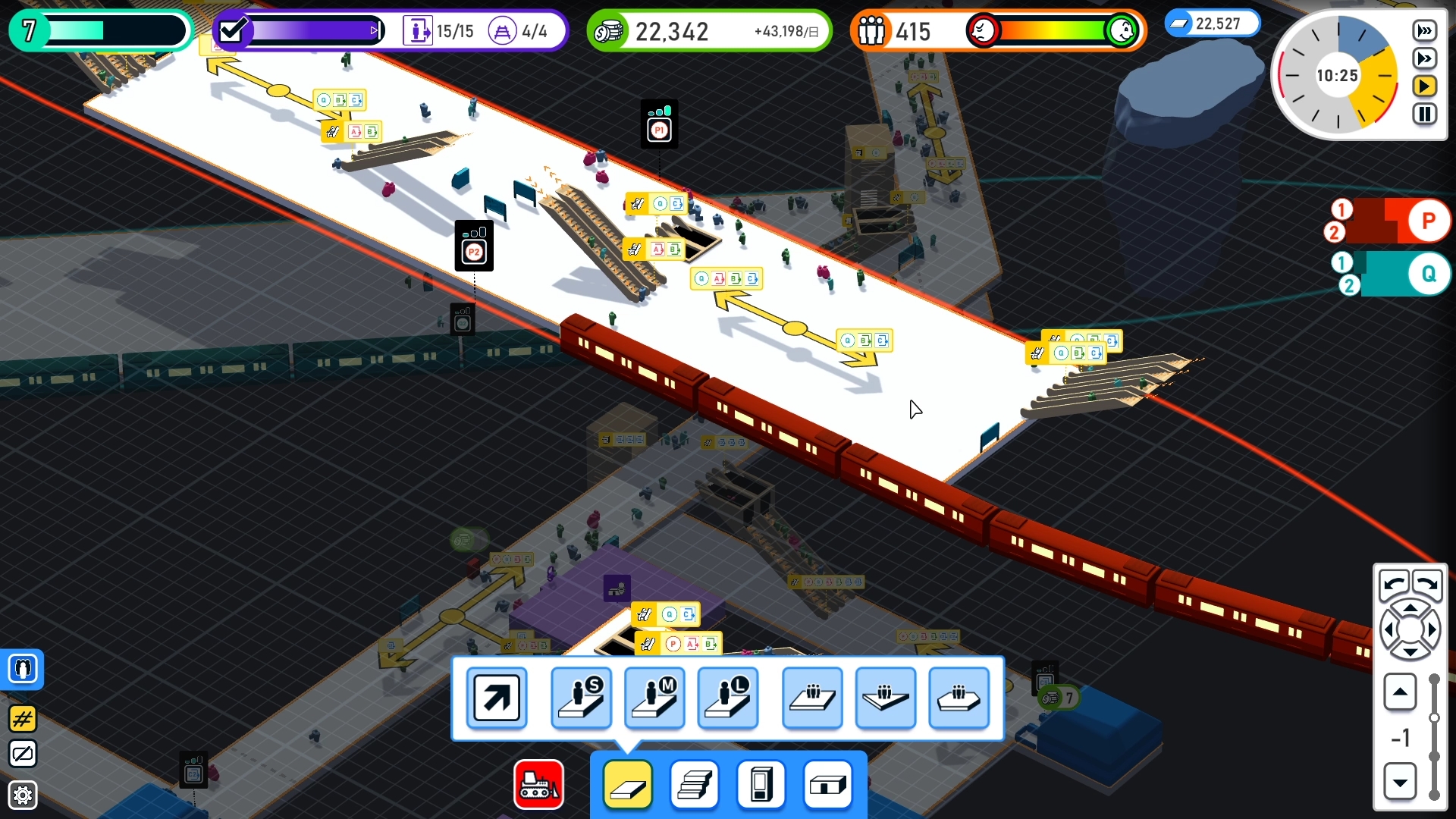Expand the red P line panel

coord(1429,219)
